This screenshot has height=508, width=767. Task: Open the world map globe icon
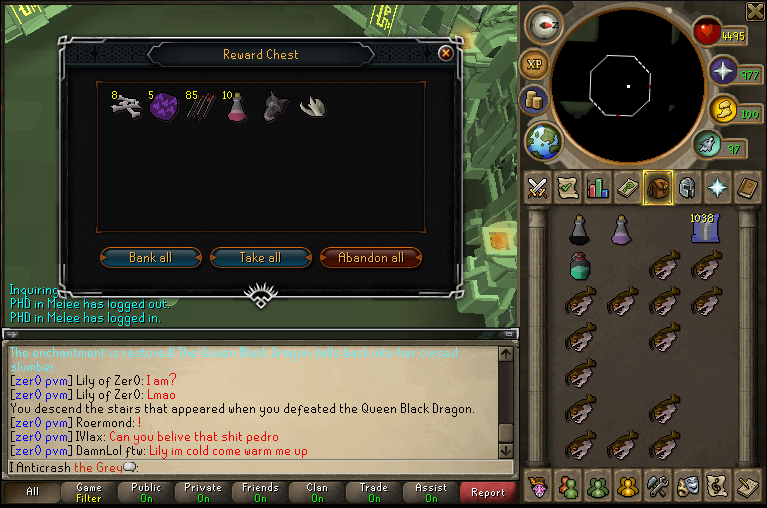[x=545, y=141]
